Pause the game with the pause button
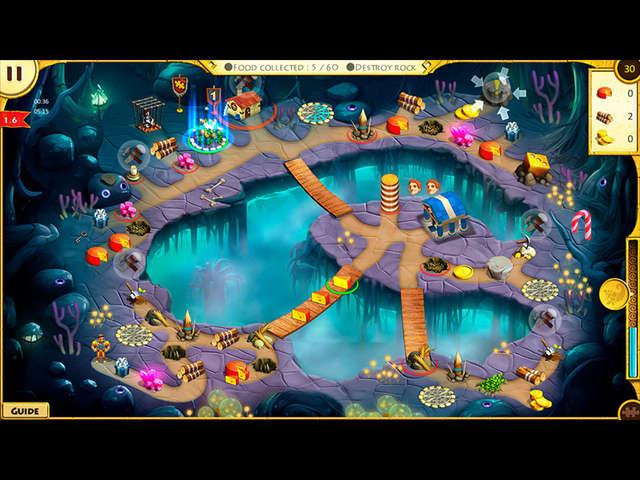Viewport: 640px width, 480px height. click(14, 74)
